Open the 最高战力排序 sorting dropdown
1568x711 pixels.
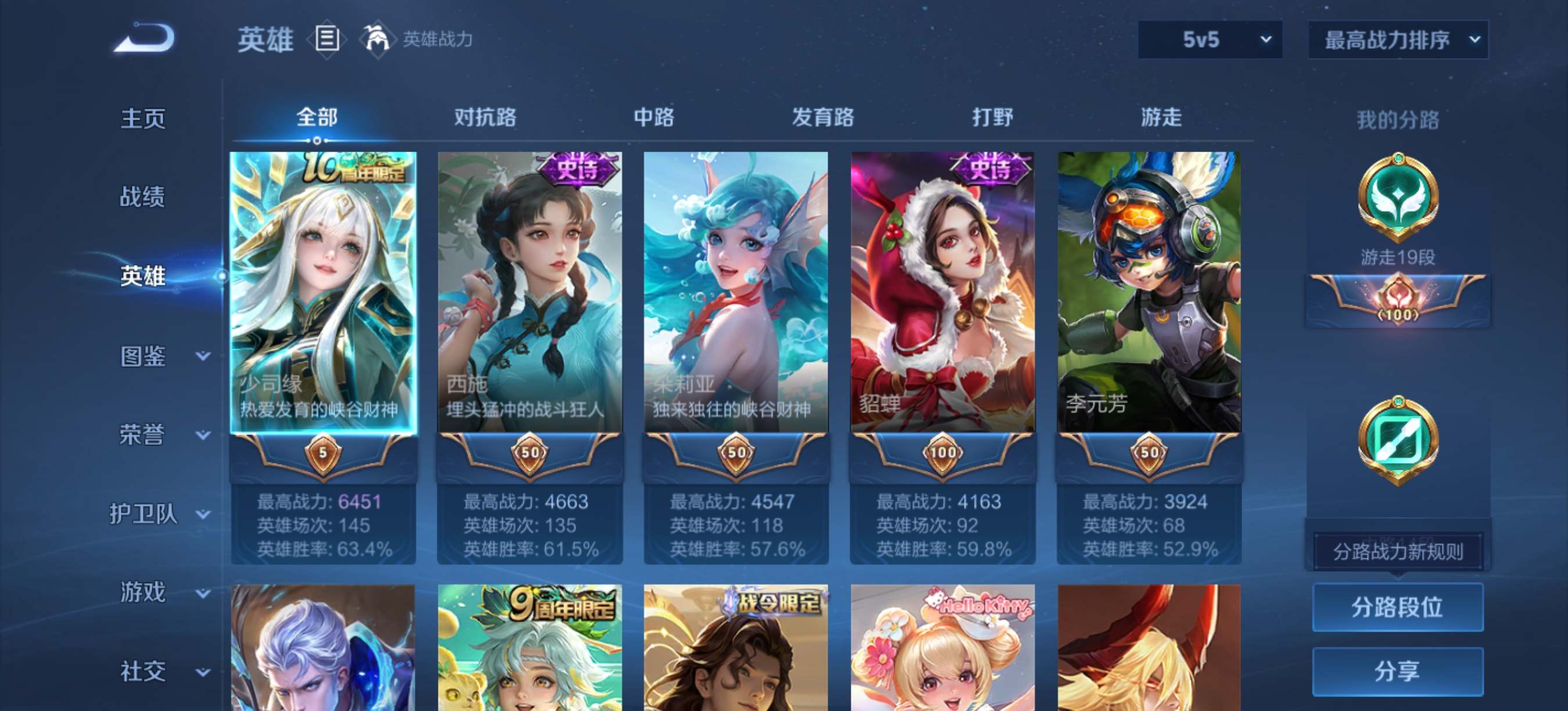tap(1397, 39)
